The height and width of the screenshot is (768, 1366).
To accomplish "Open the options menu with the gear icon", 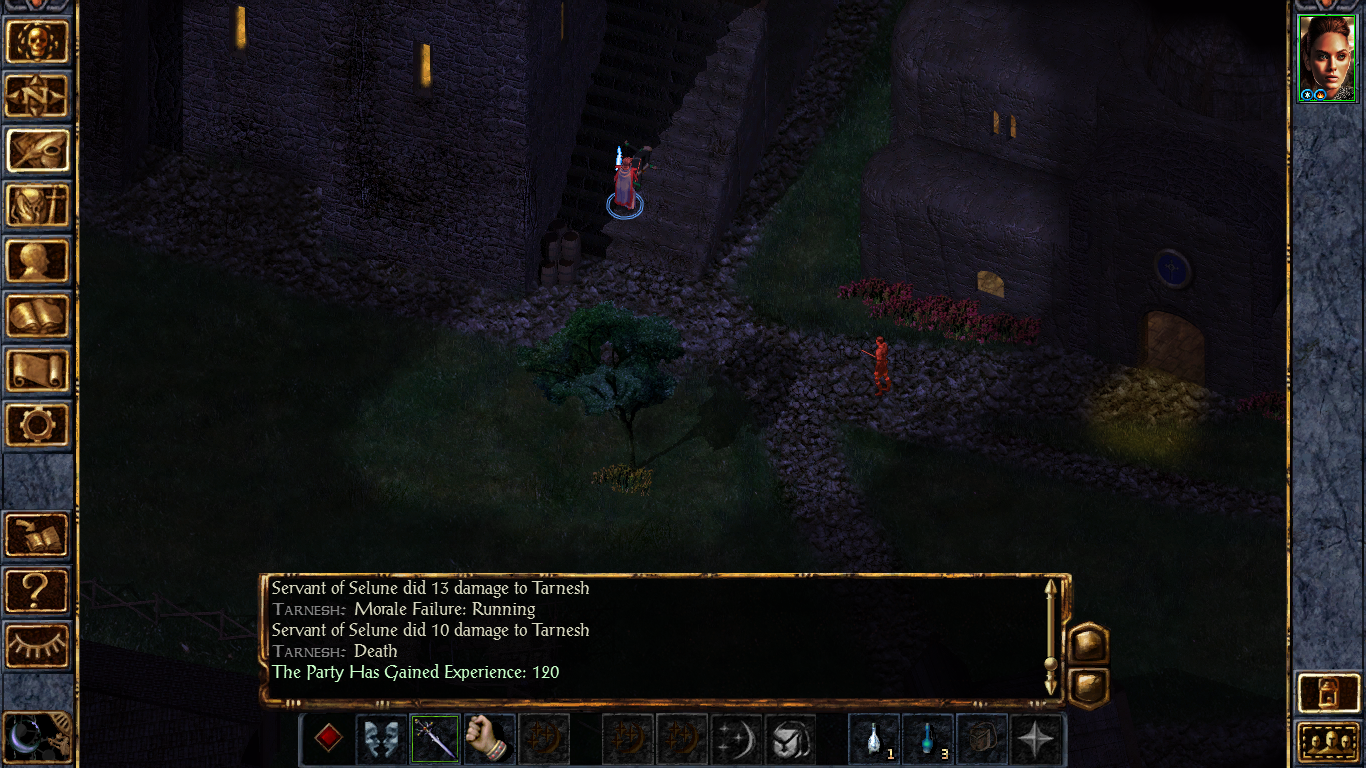I will pos(38,425).
